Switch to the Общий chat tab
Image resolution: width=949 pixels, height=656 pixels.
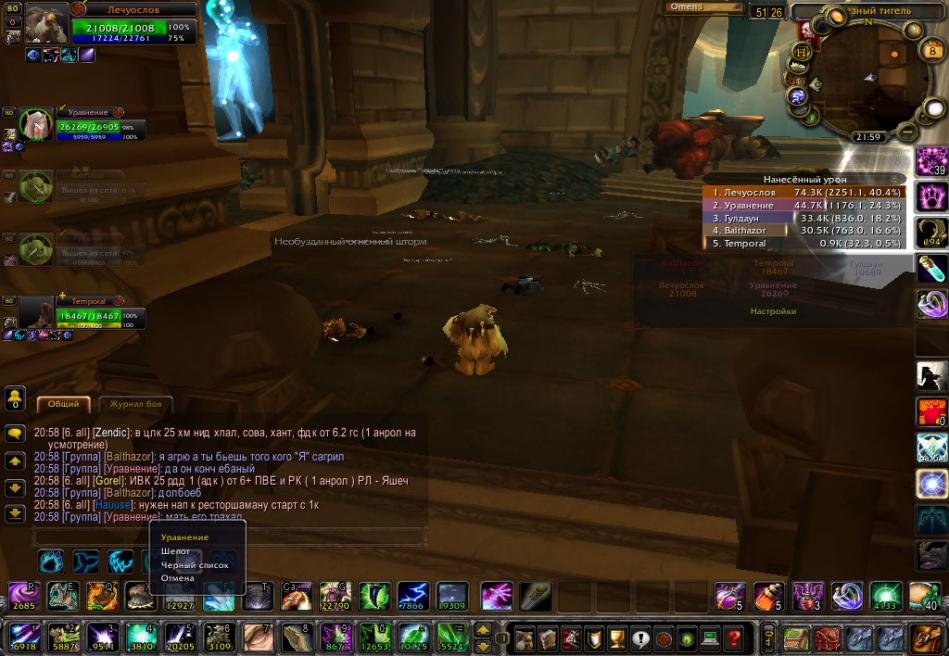pyautogui.click(x=64, y=404)
